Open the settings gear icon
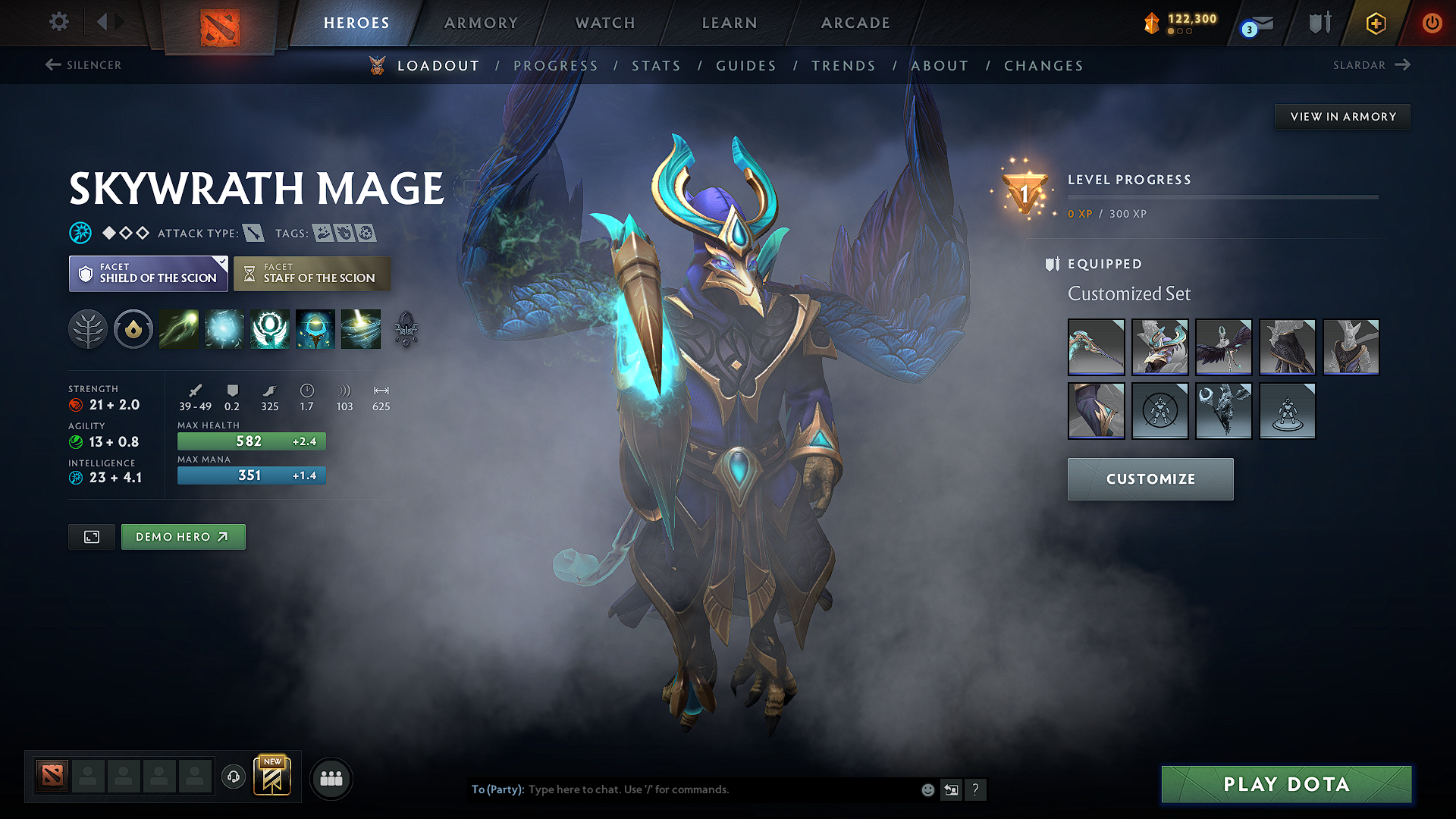The image size is (1456, 819). (58, 22)
